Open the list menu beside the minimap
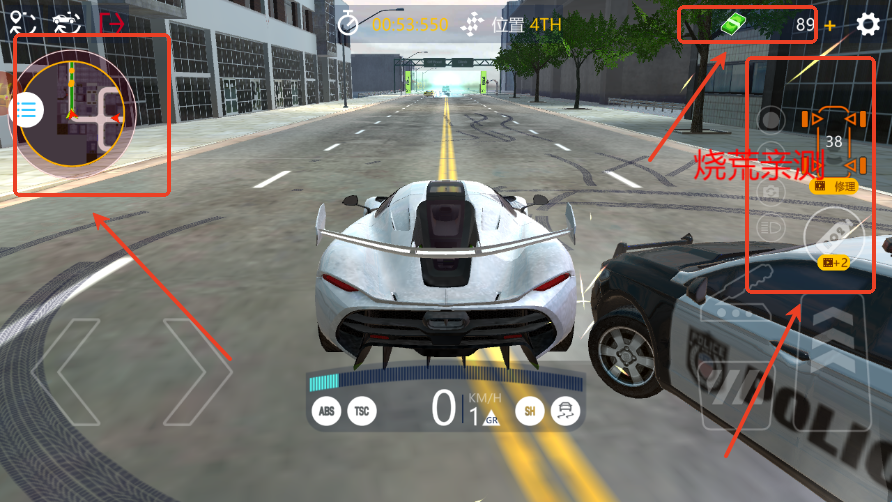Image resolution: width=892 pixels, height=502 pixels. [x=27, y=109]
